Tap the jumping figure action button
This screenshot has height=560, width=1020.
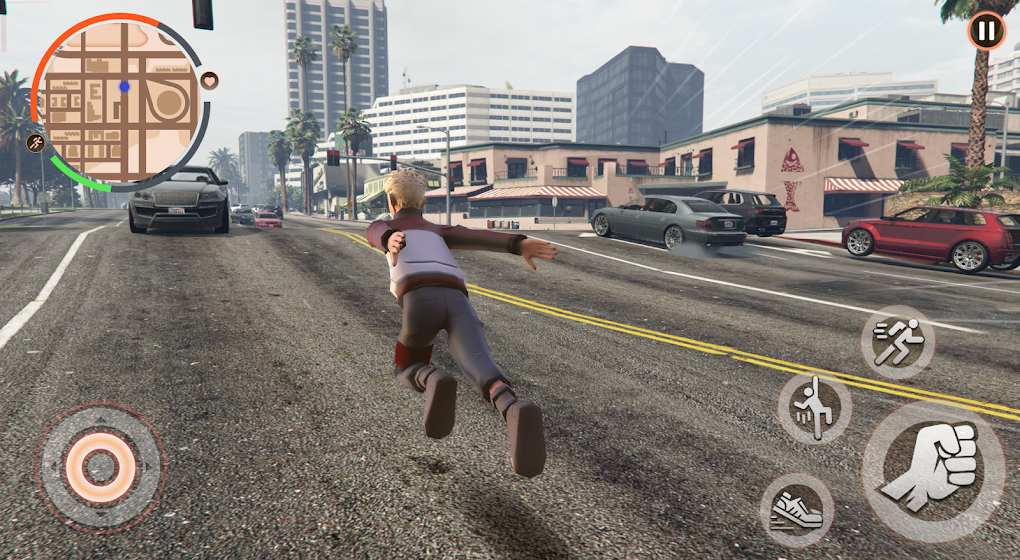click(815, 407)
